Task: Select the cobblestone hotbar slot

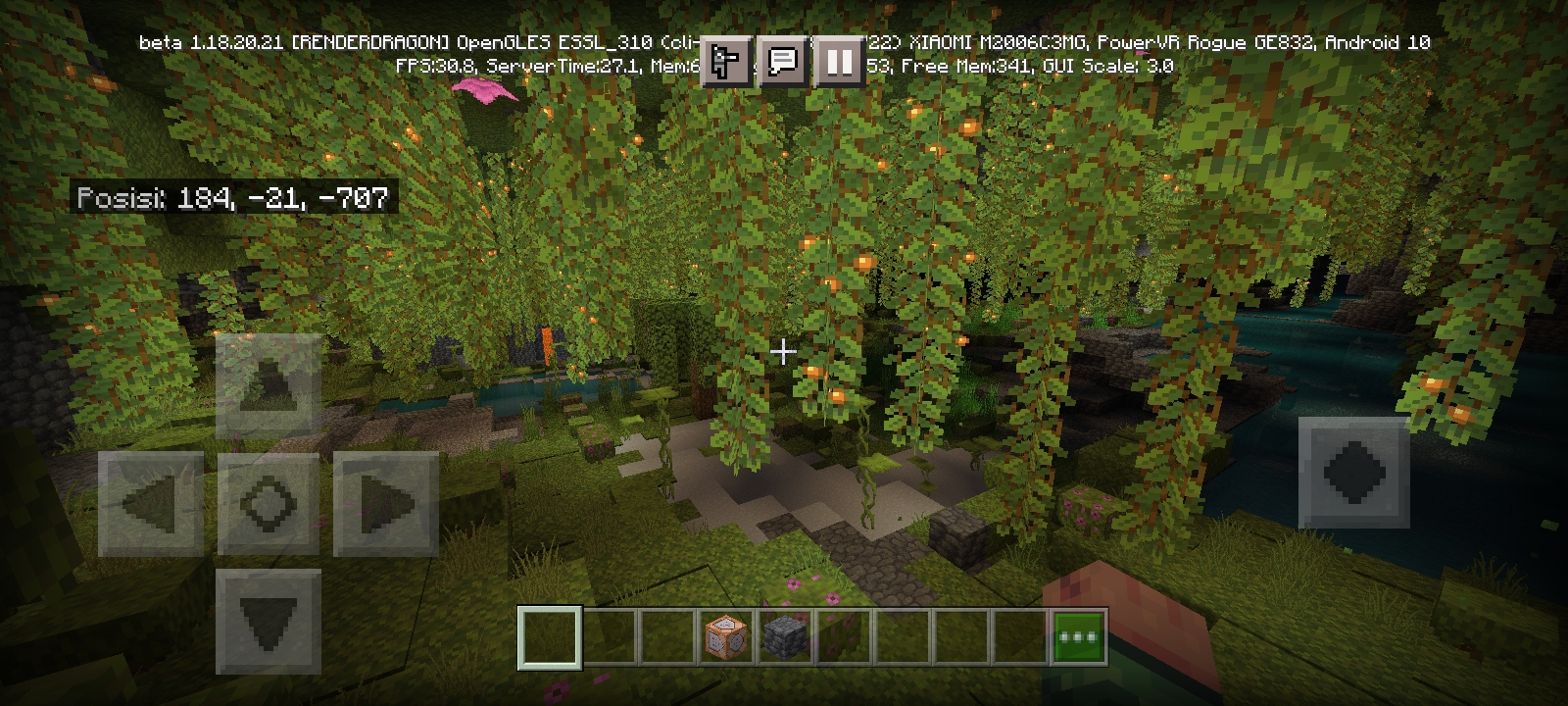Action: pos(785,636)
